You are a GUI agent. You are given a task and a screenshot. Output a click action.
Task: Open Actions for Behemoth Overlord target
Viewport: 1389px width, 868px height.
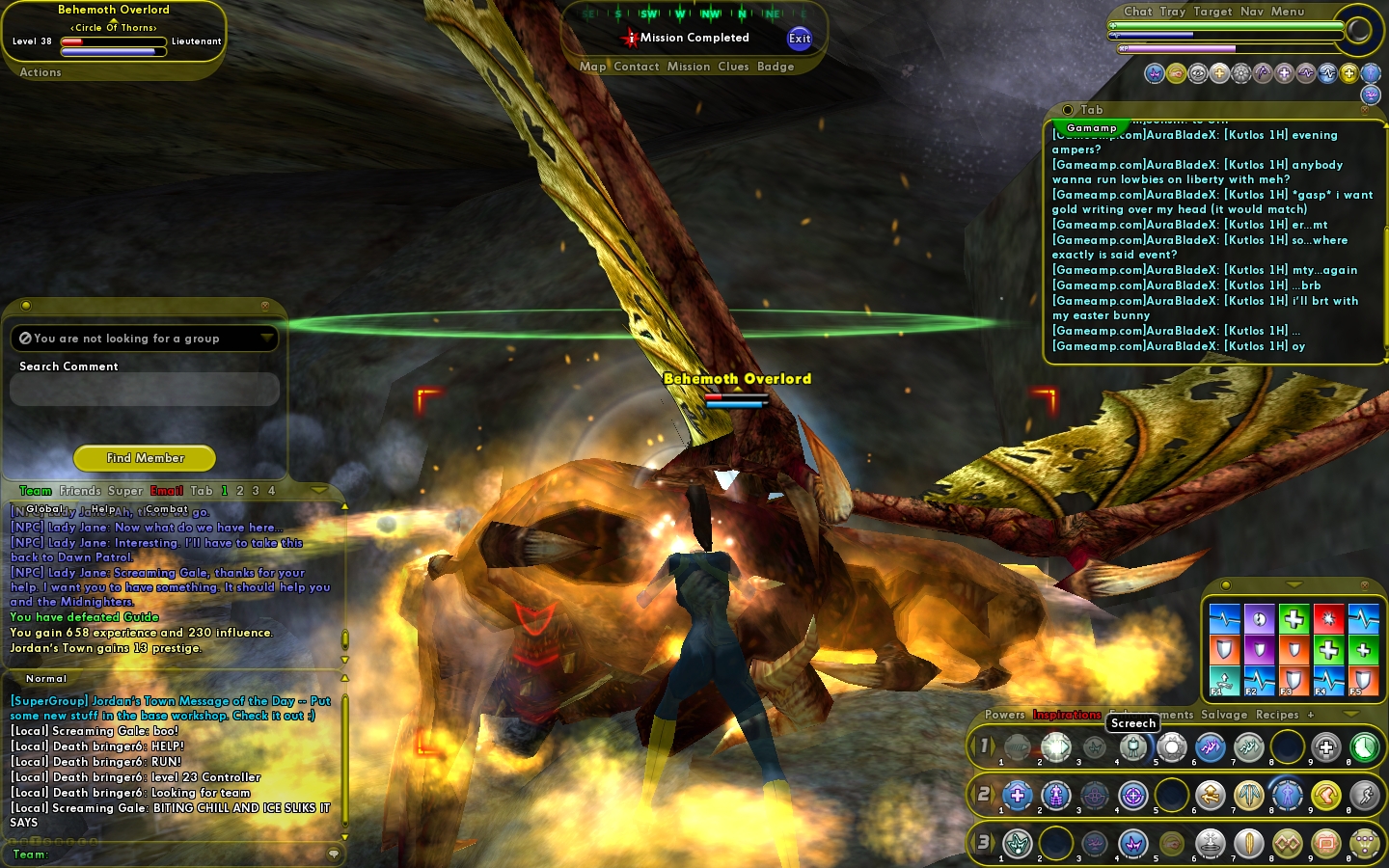41,72
